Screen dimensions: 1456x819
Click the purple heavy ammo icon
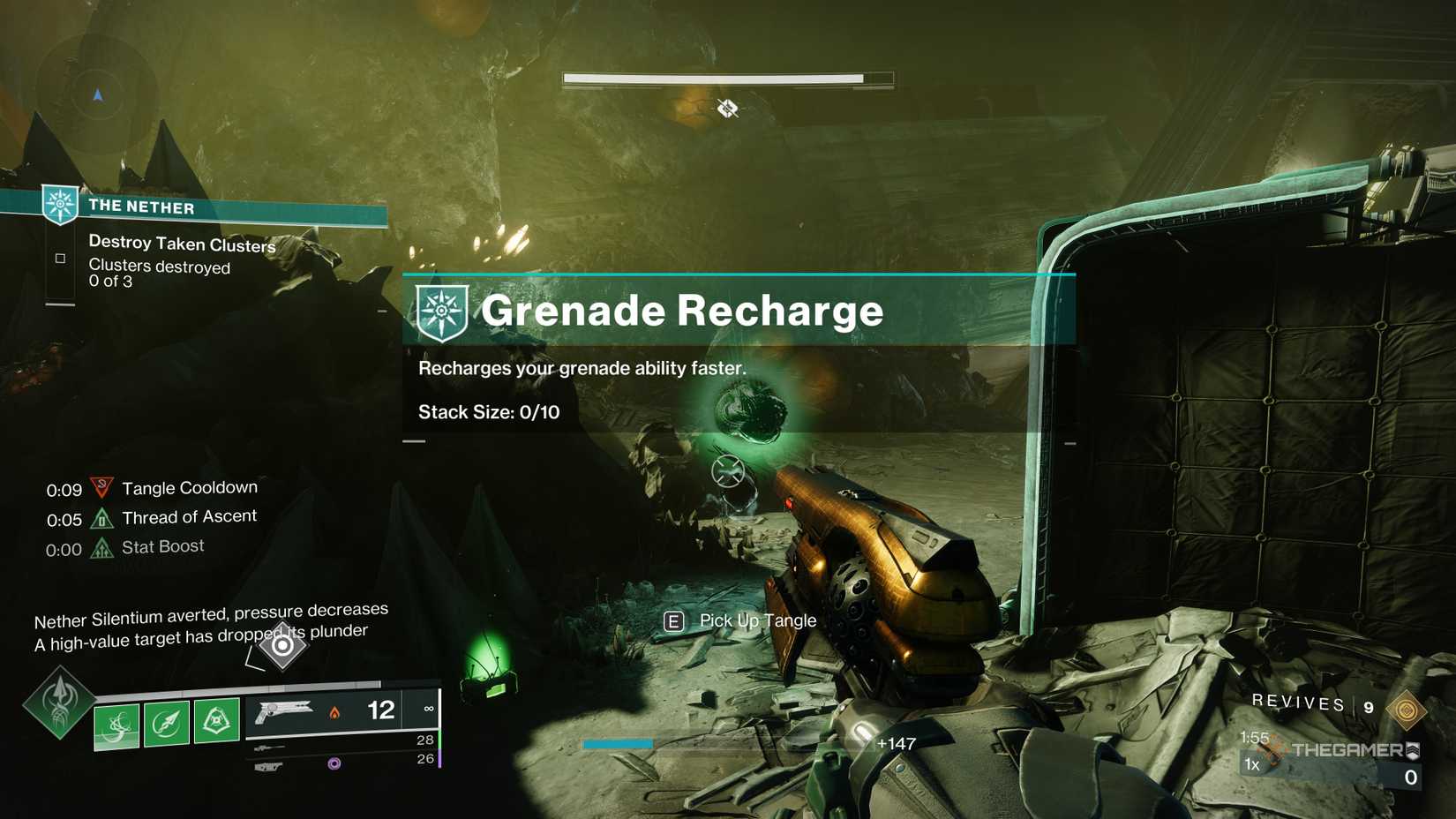(x=334, y=763)
